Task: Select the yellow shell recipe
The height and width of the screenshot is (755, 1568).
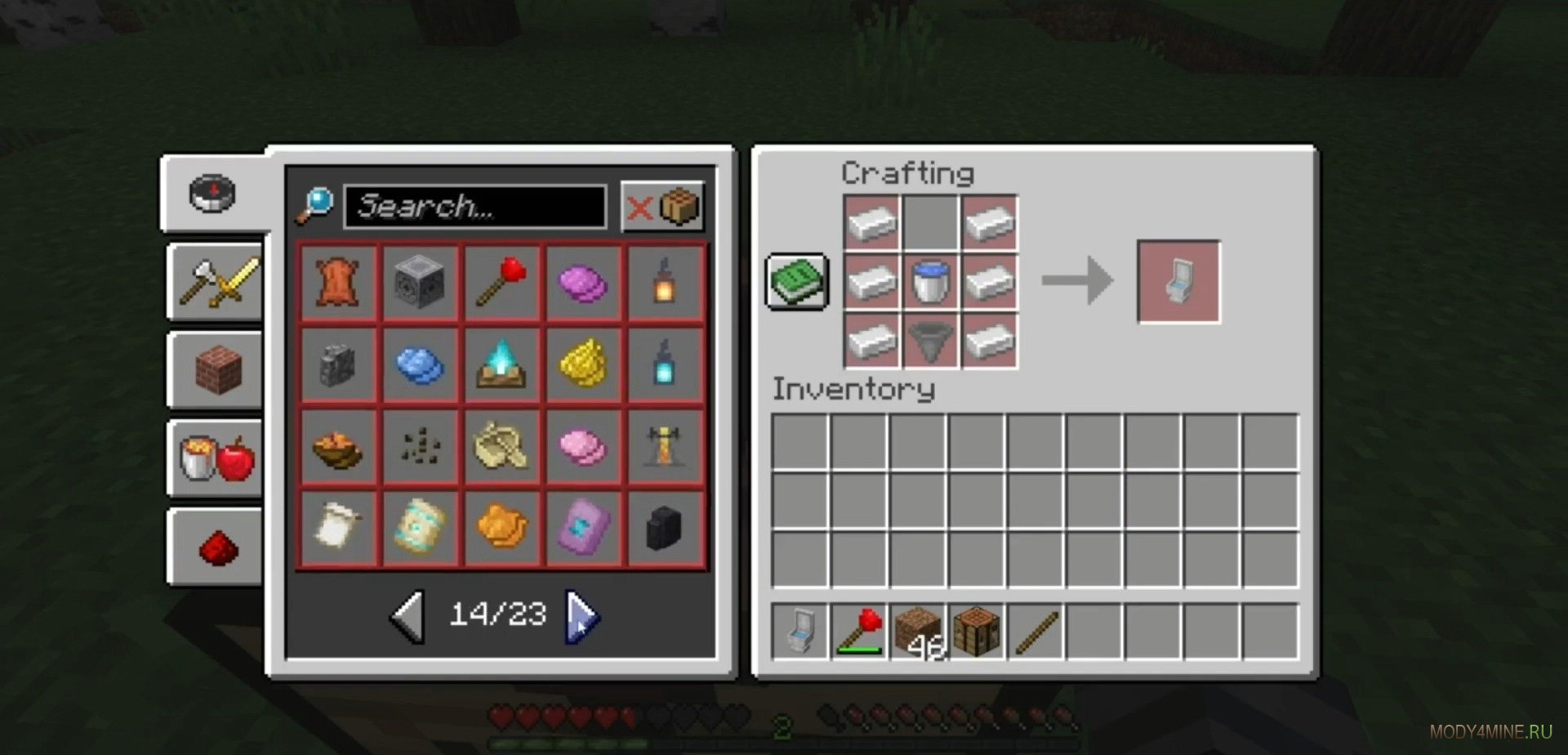Action: pos(583,364)
